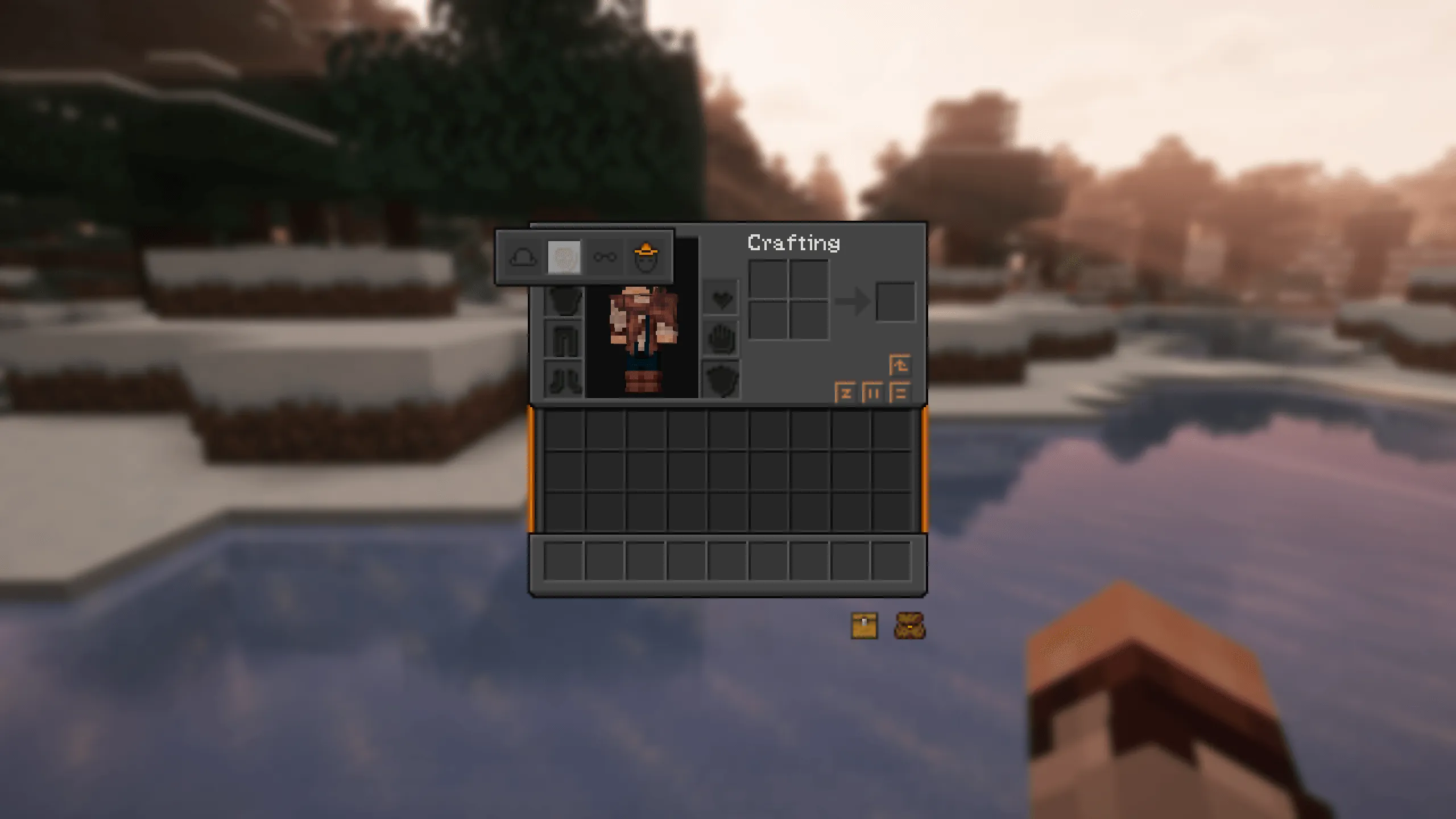This screenshot has width=1456, height=819.
Task: Select the first hotbar slot
Action: (563, 560)
